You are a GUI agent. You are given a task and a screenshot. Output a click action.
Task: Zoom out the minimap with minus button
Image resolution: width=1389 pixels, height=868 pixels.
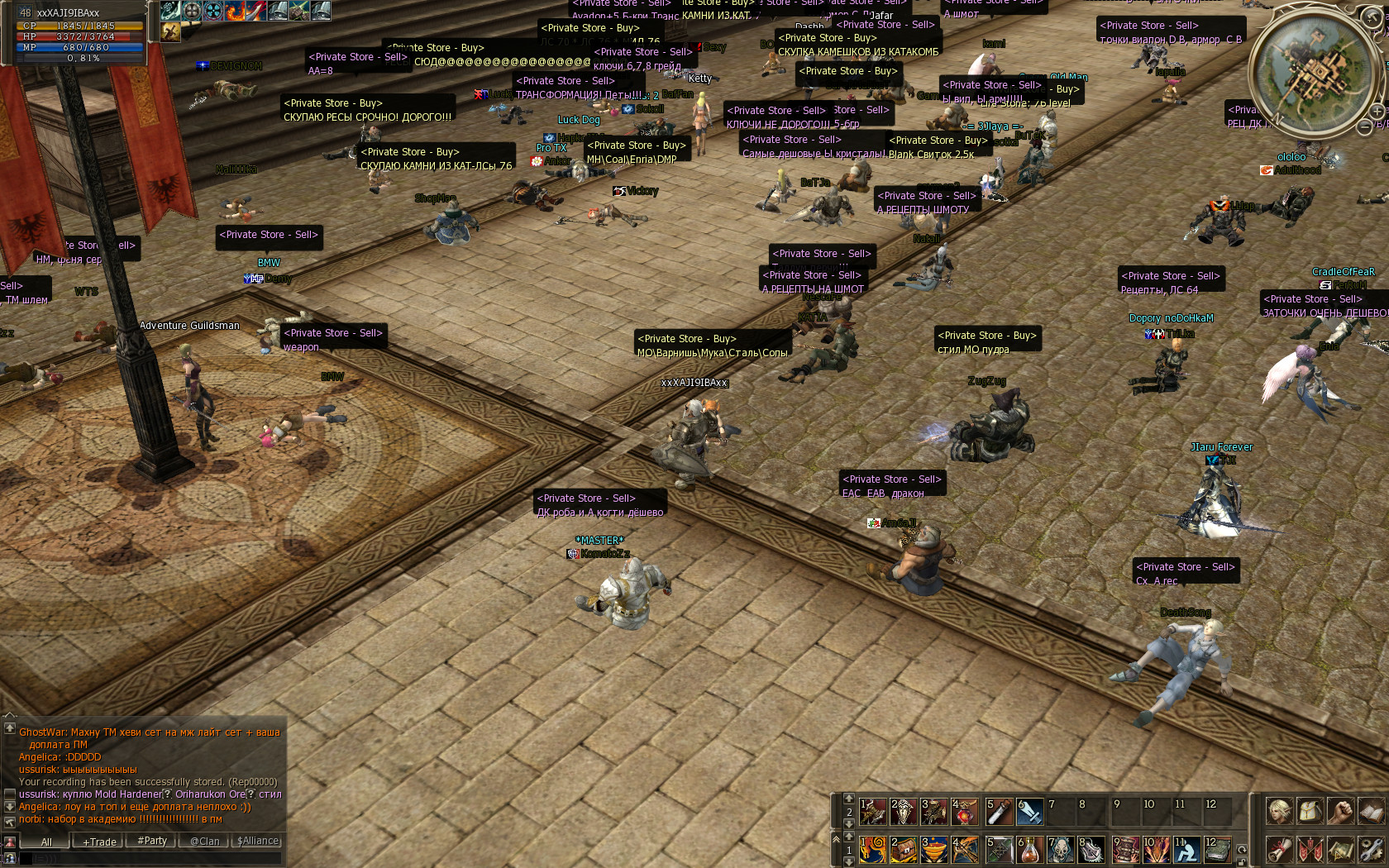[x=1365, y=127]
